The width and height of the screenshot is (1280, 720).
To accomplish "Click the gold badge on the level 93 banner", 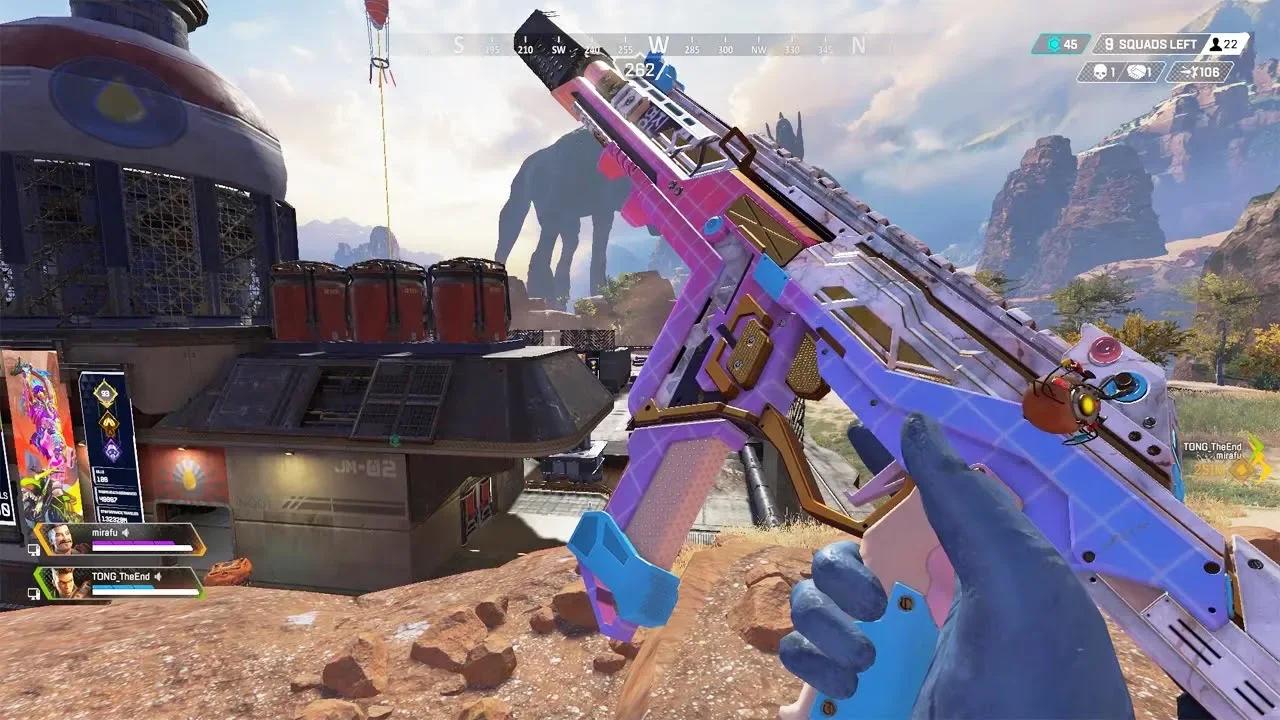I will [x=107, y=424].
